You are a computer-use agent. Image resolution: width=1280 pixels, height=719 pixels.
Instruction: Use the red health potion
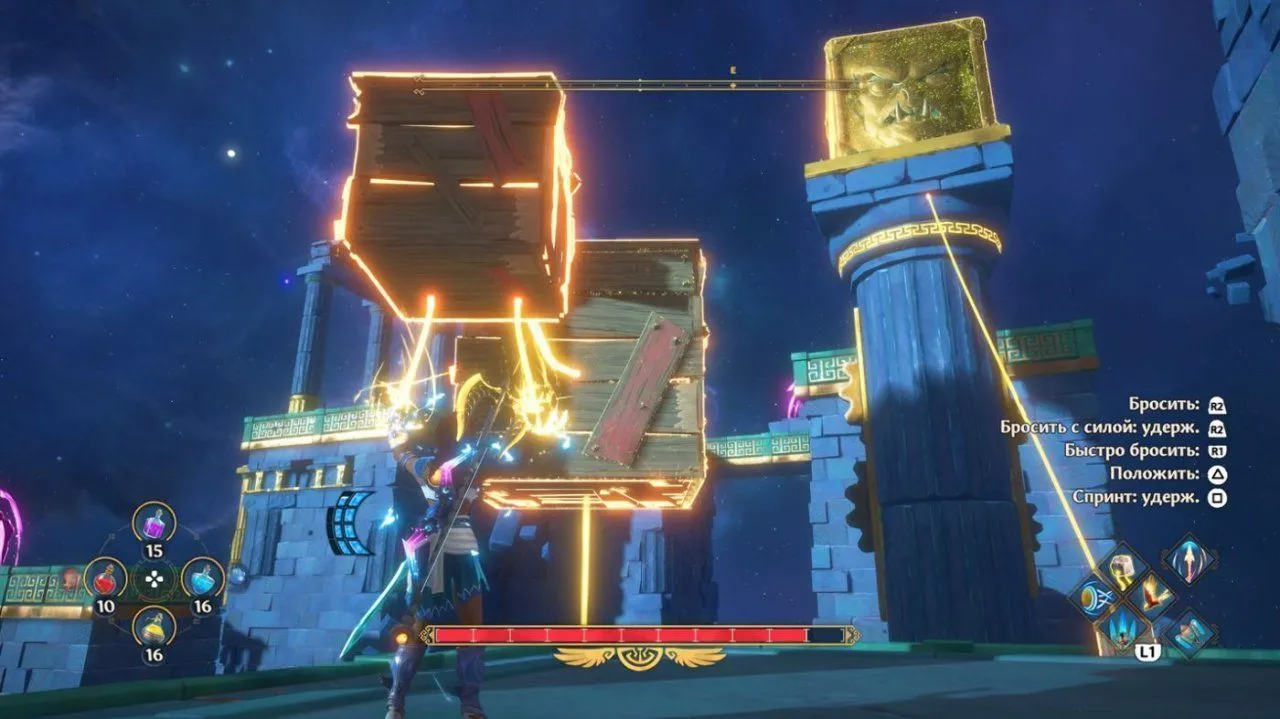(x=105, y=577)
